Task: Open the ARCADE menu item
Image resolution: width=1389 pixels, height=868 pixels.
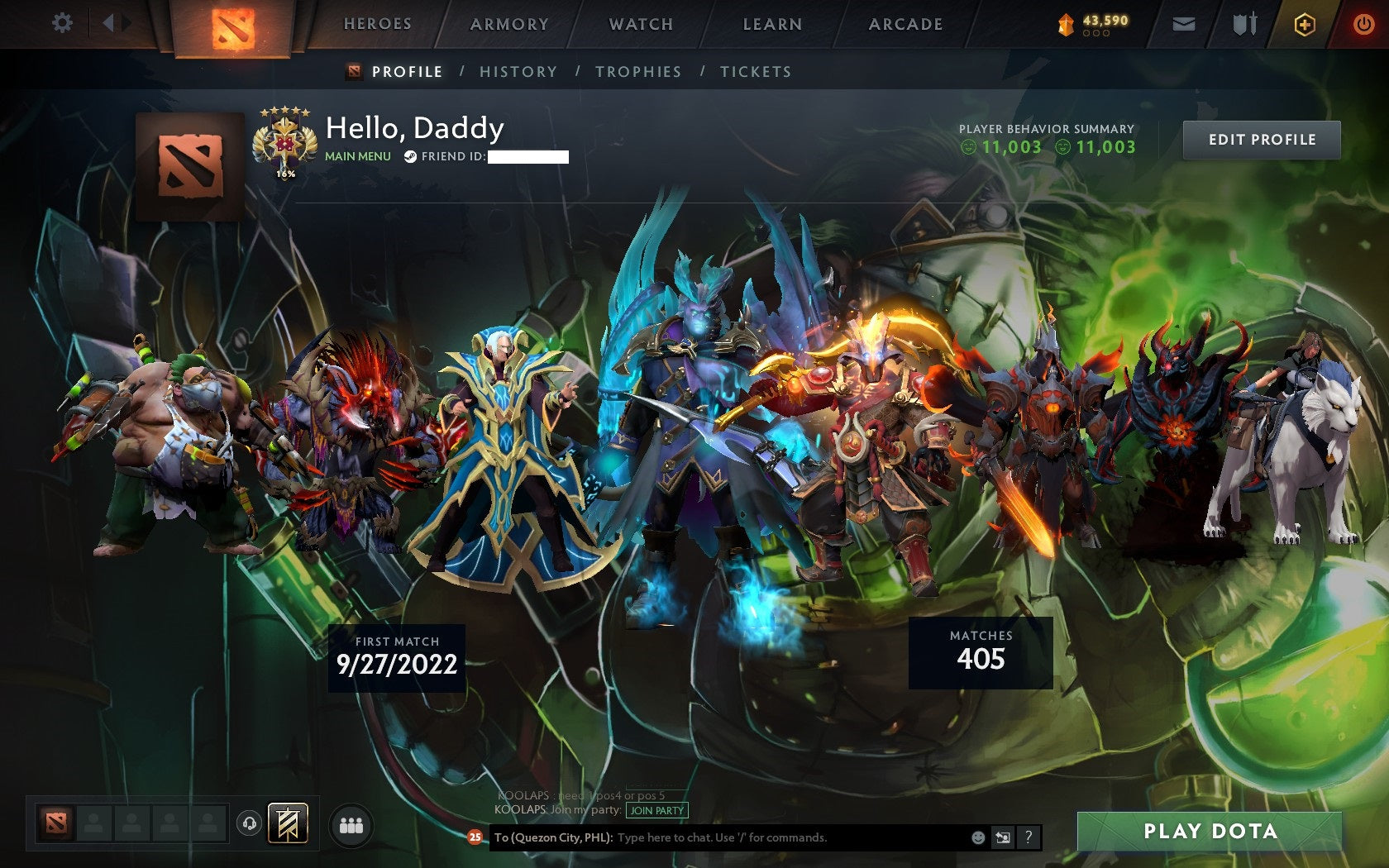Action: click(x=905, y=24)
